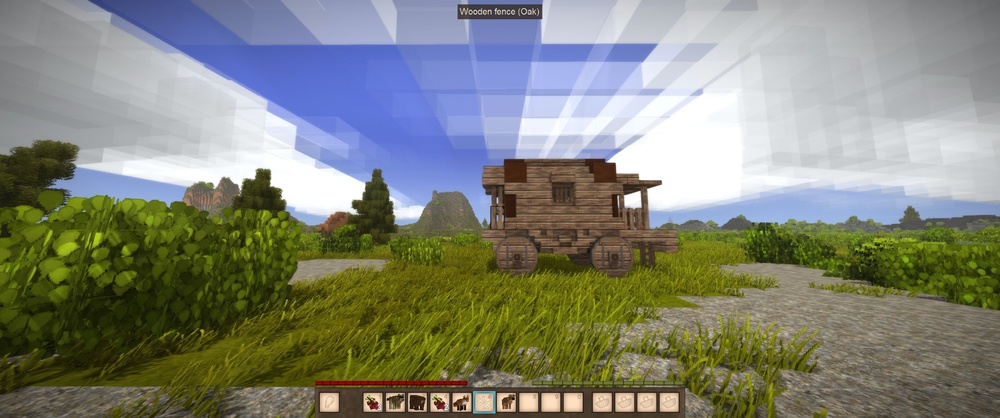Select the brown animal in hotbar slot 7

tap(507, 403)
